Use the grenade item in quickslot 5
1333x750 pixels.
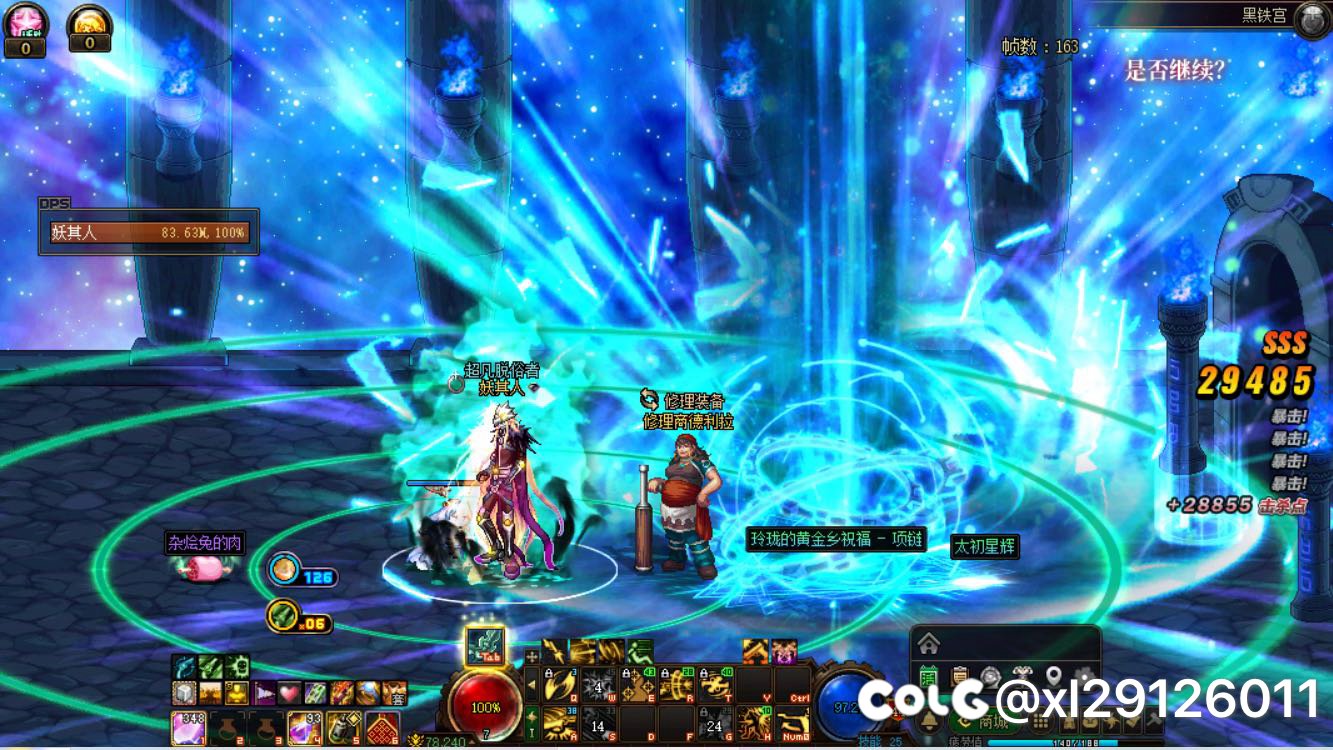[343, 727]
